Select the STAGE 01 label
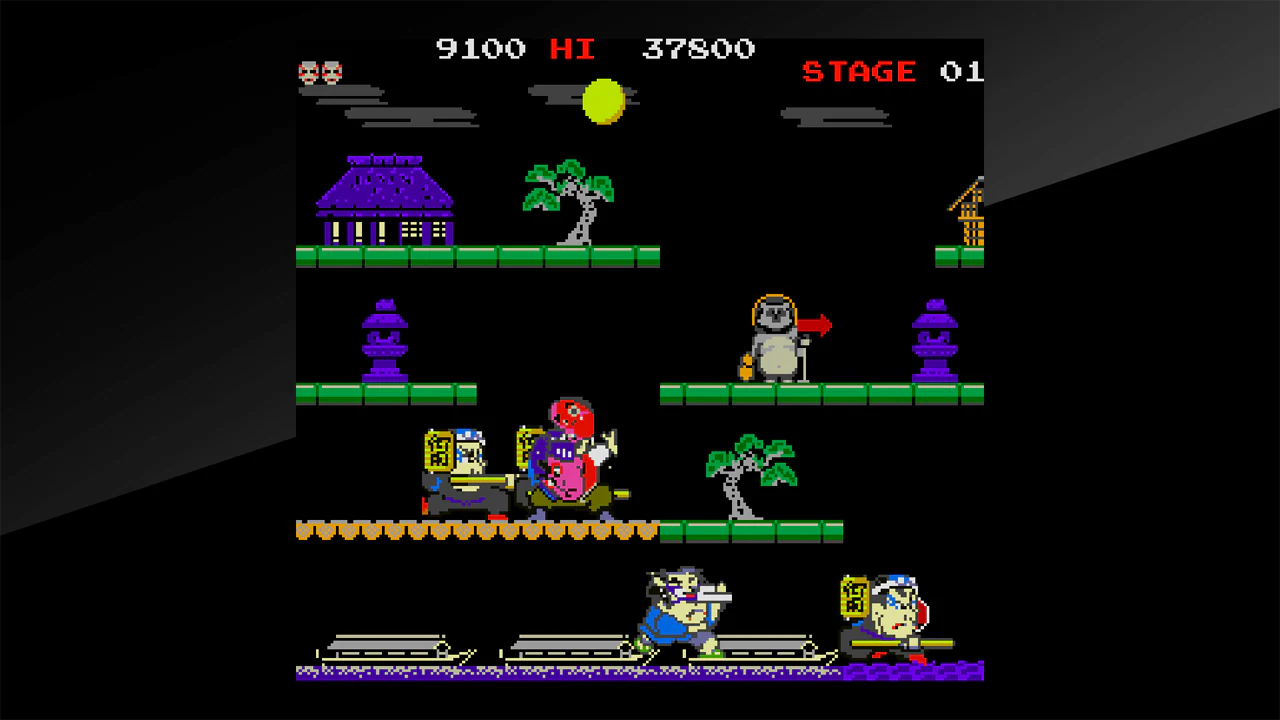 coord(880,71)
